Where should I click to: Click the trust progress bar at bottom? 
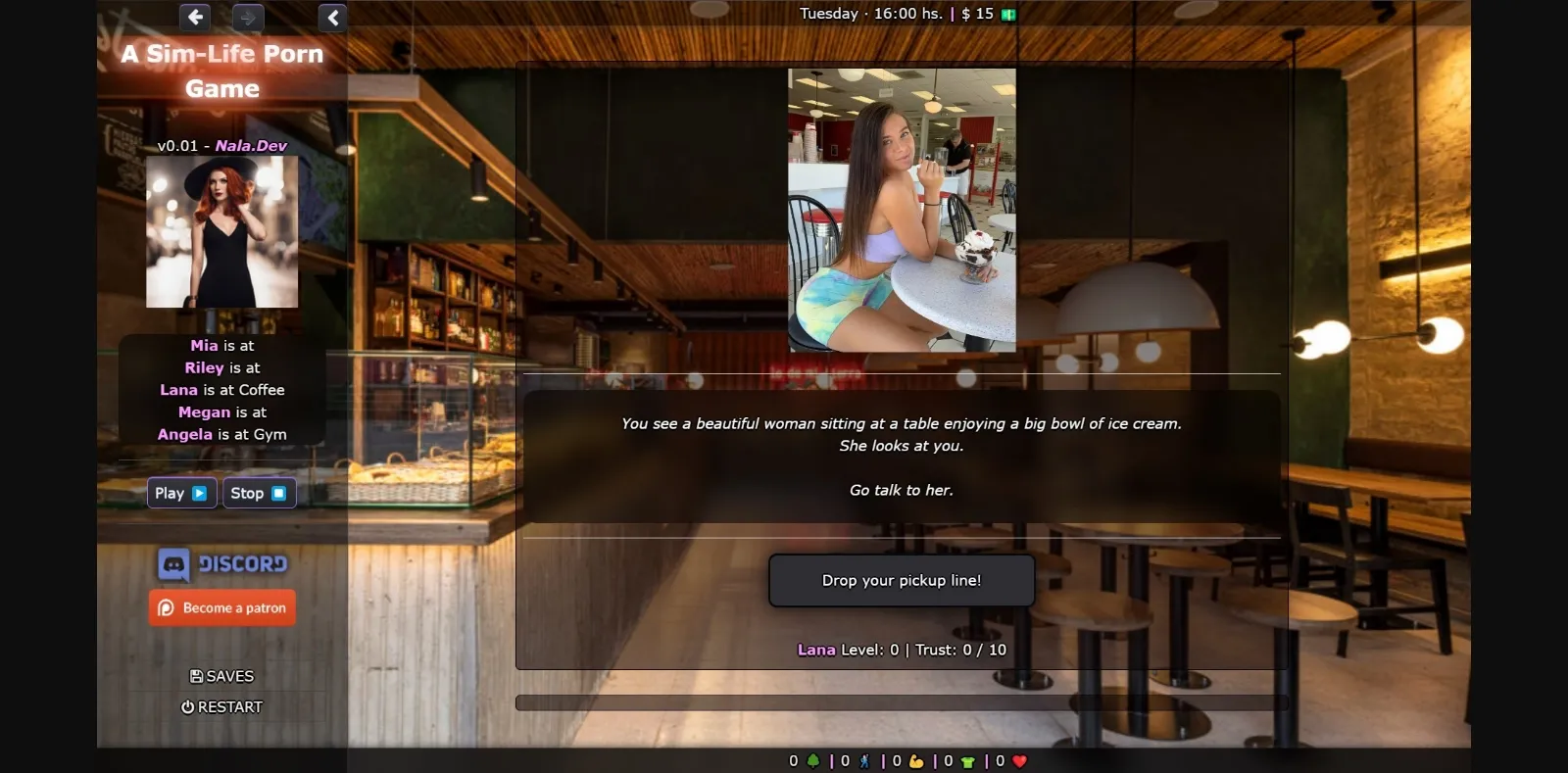click(x=901, y=701)
